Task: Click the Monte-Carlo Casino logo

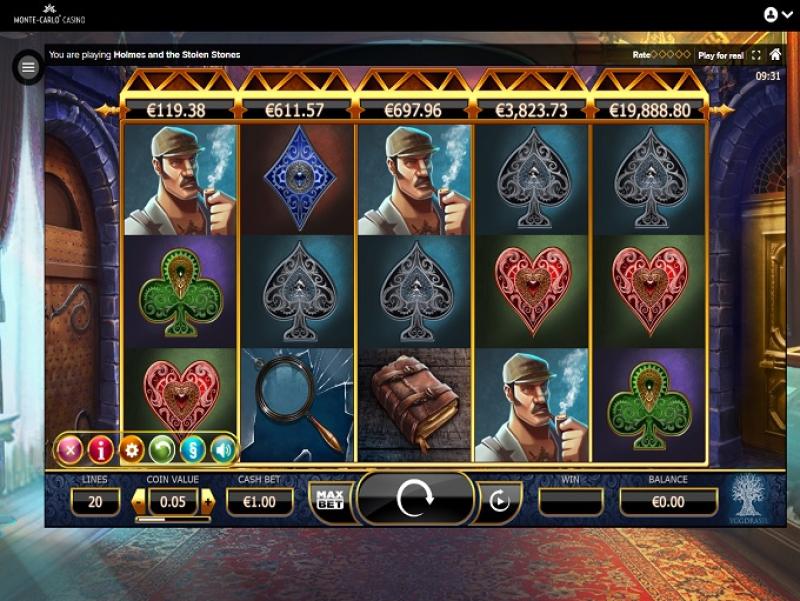Action: click(x=49, y=15)
